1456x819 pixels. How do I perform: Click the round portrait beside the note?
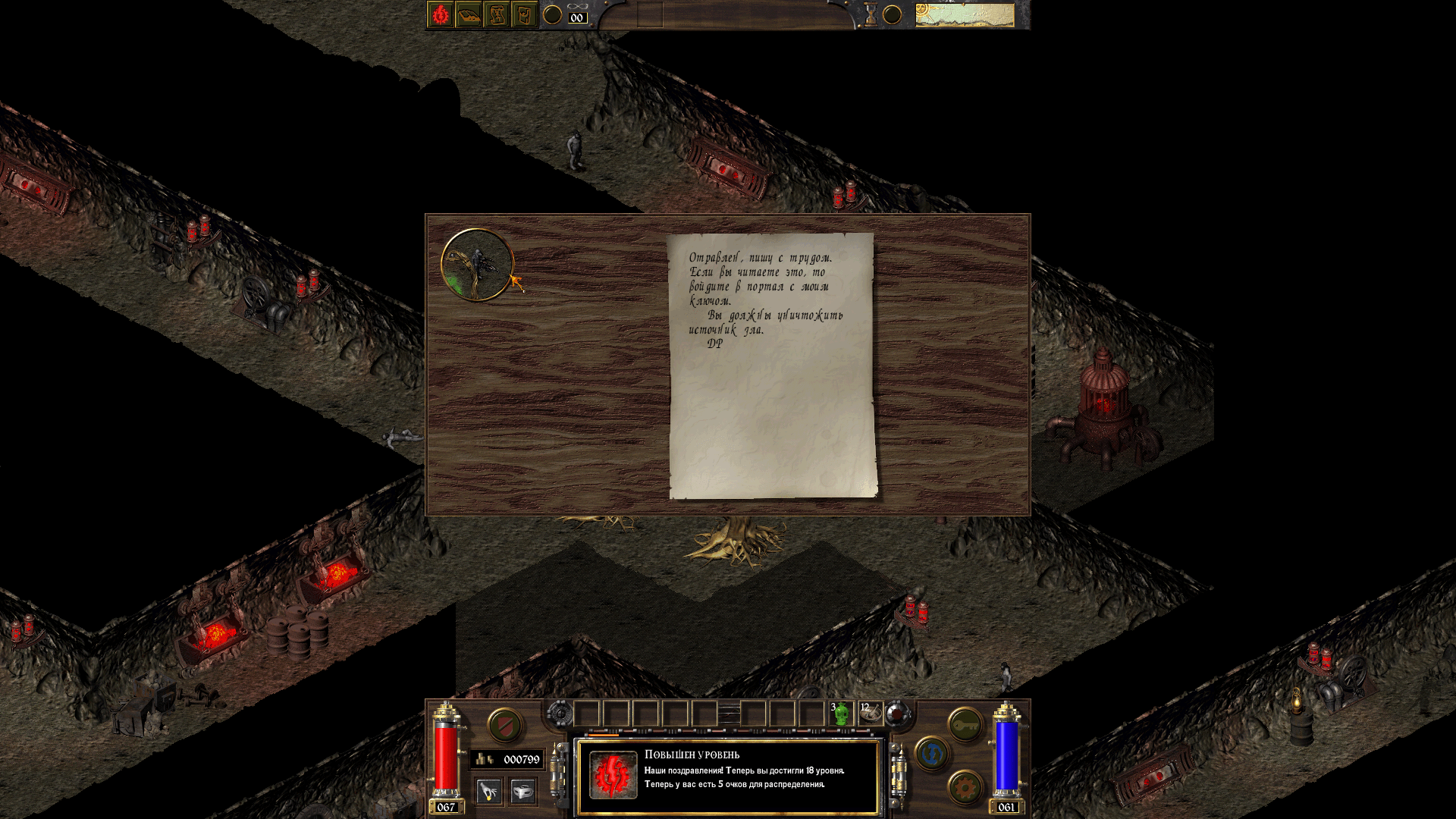[477, 265]
